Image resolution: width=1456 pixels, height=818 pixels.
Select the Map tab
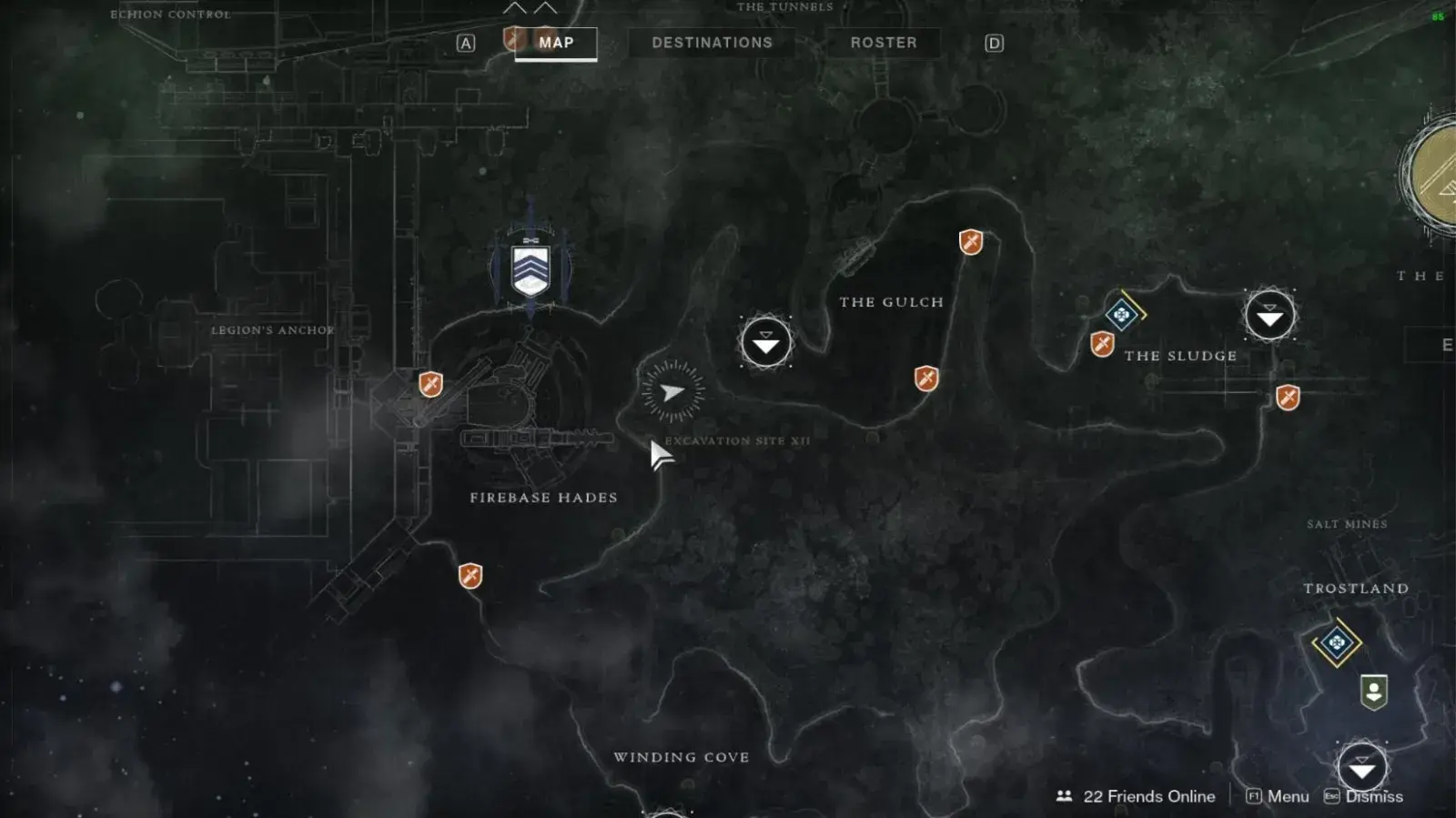click(x=555, y=43)
